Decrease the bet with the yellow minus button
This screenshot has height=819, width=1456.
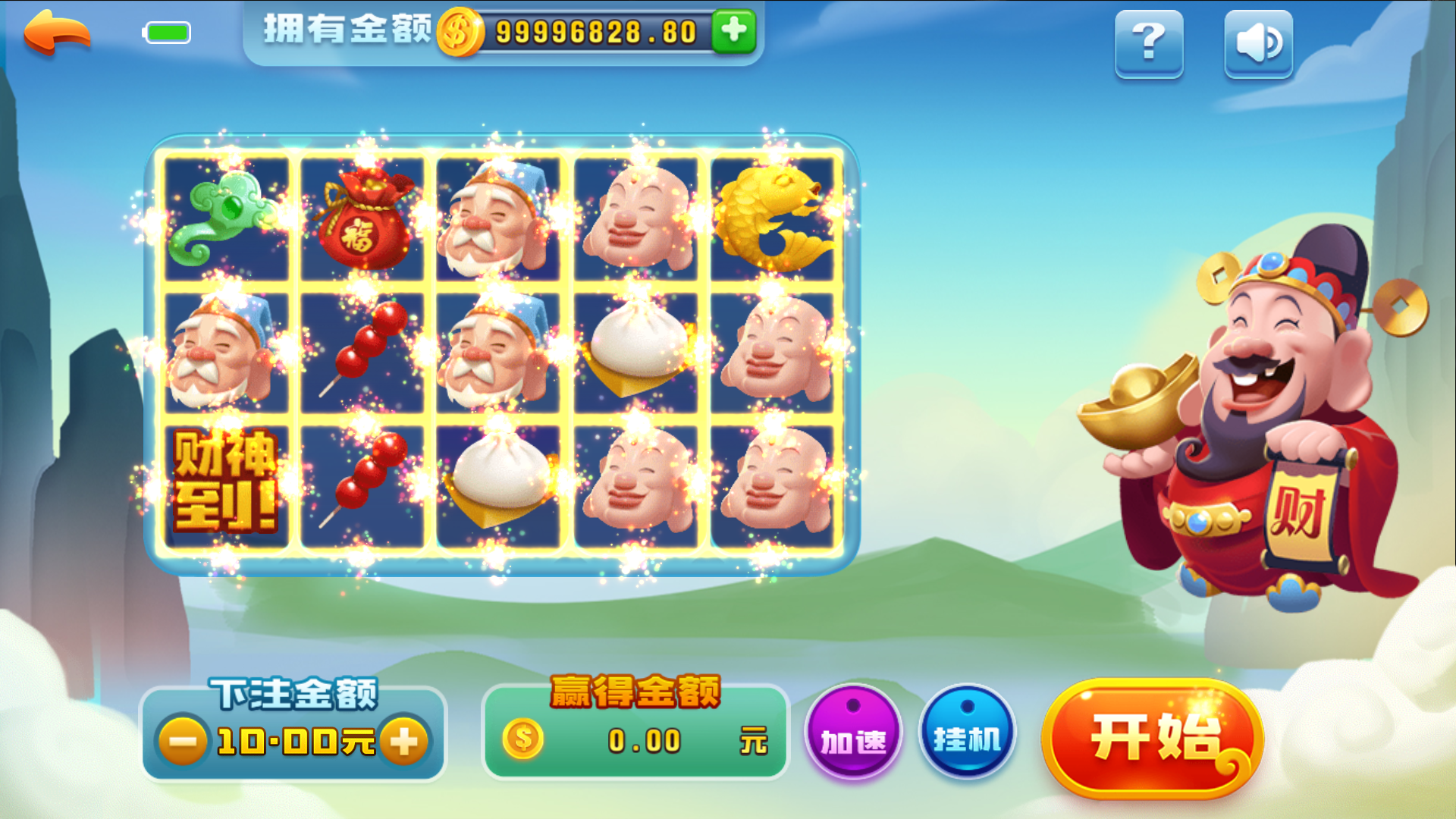[184, 742]
